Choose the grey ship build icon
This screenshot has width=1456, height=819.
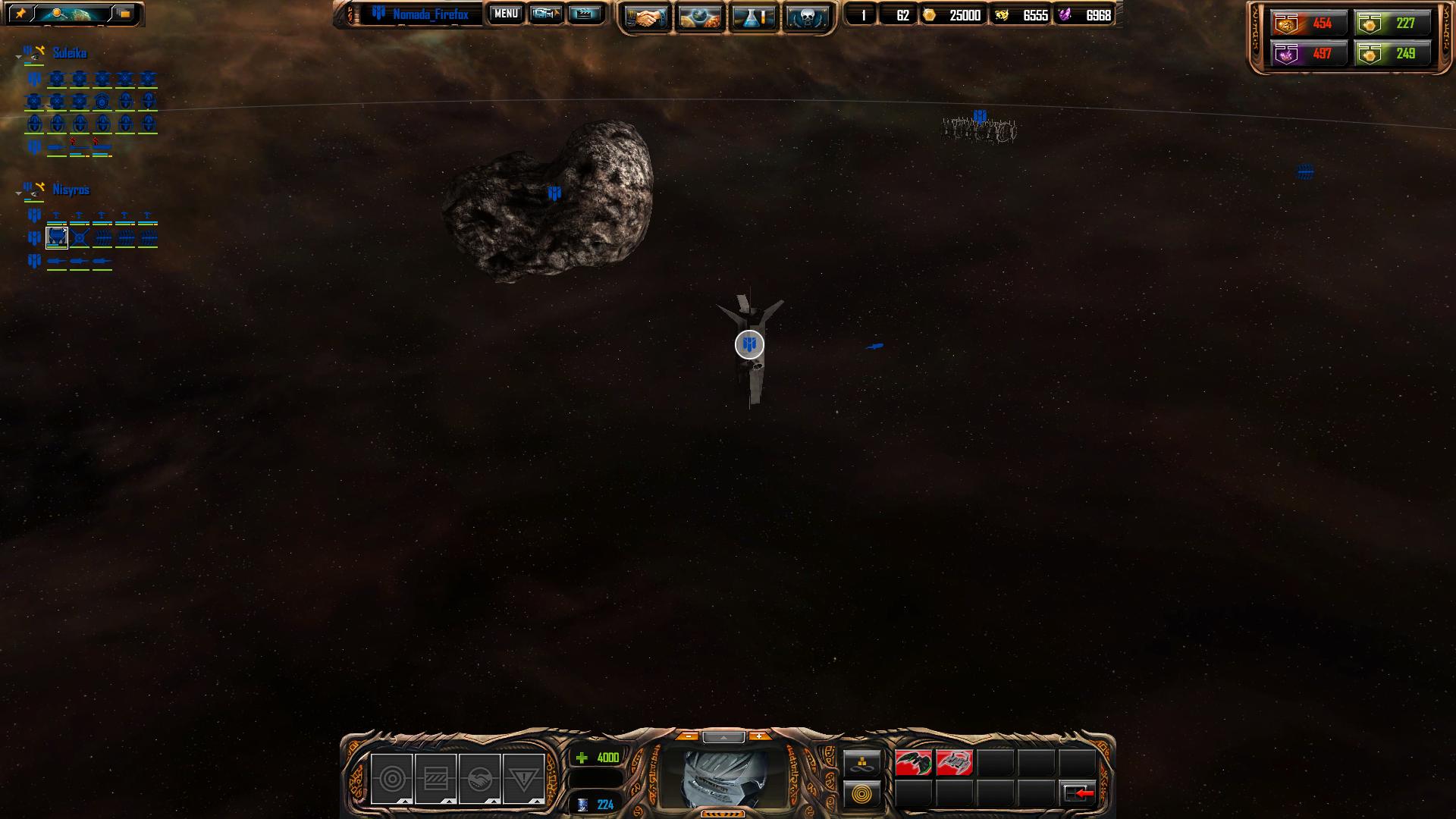click(x=954, y=763)
